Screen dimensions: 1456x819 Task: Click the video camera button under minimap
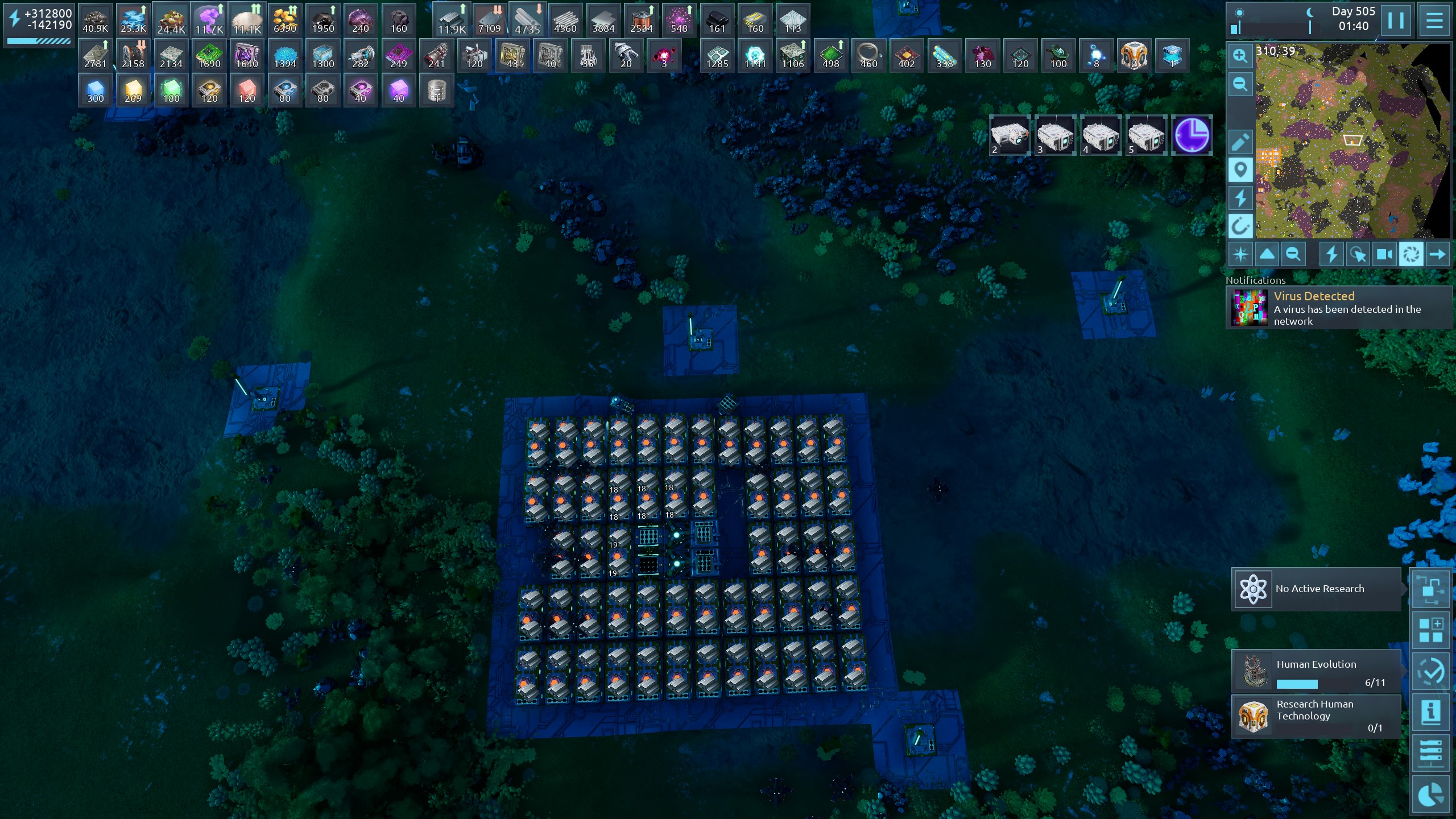(x=1384, y=254)
